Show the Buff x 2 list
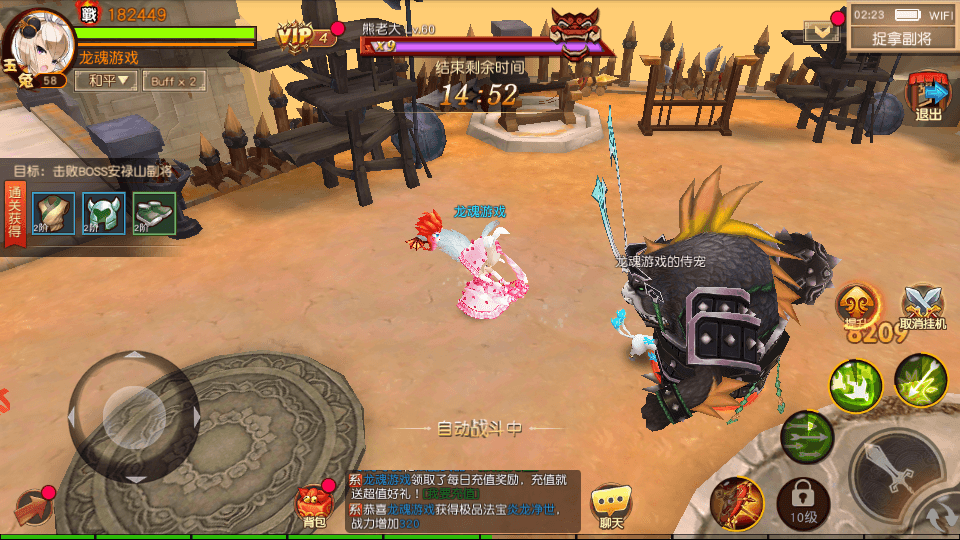 point(174,80)
